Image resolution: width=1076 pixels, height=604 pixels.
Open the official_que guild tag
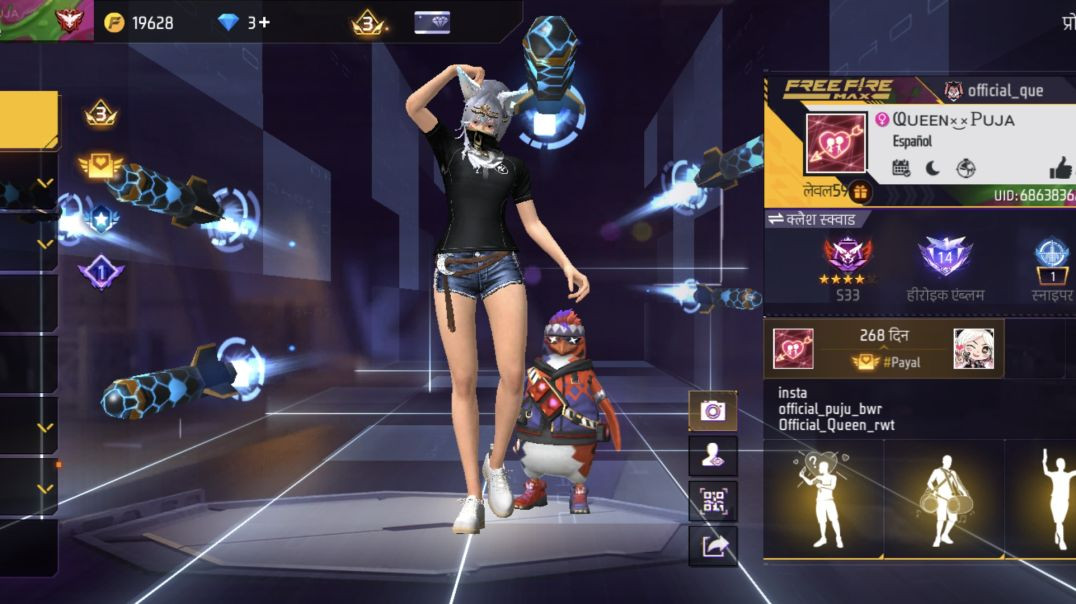click(994, 91)
